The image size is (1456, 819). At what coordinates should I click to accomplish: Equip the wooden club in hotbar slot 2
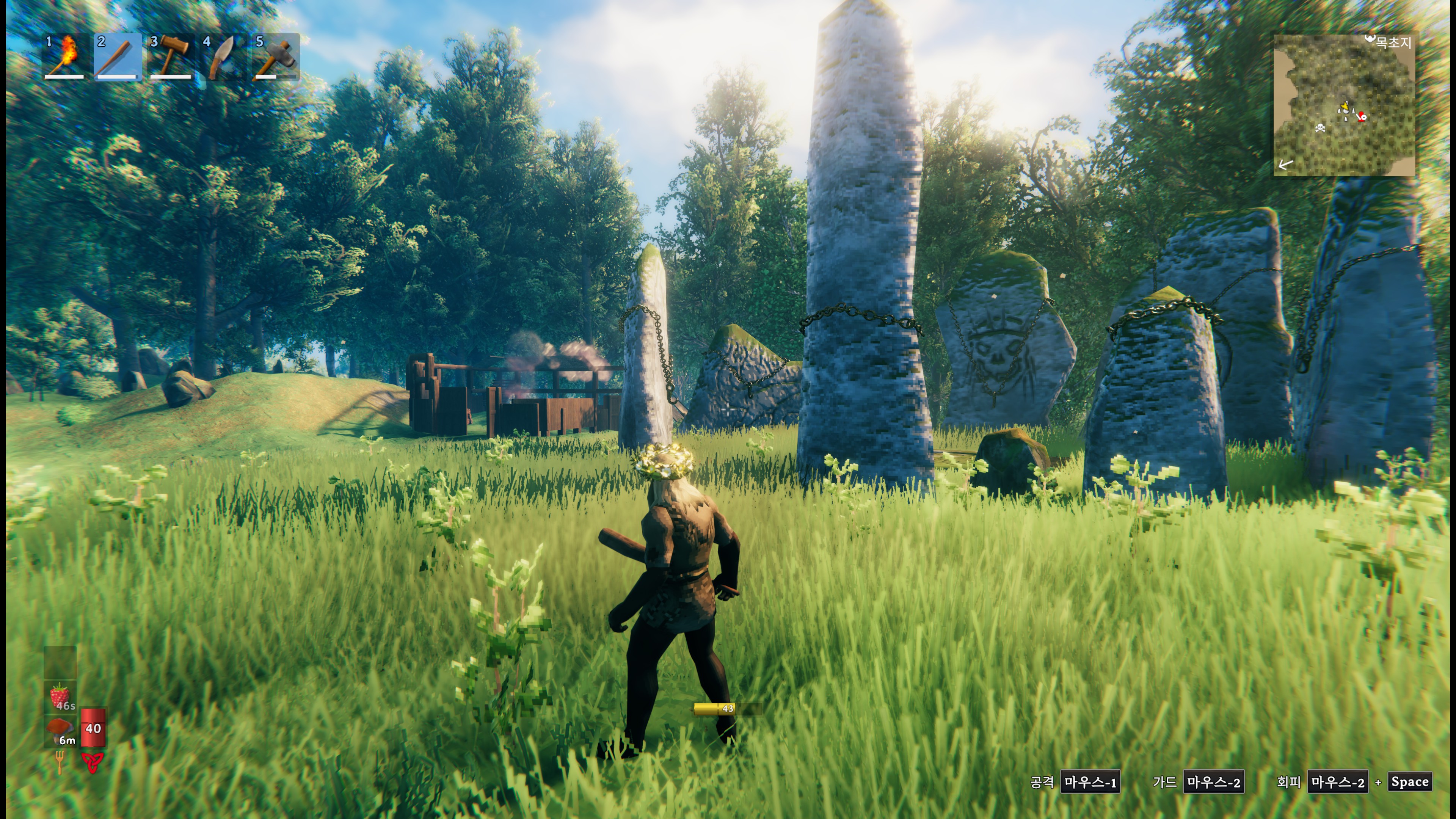pyautogui.click(x=118, y=56)
